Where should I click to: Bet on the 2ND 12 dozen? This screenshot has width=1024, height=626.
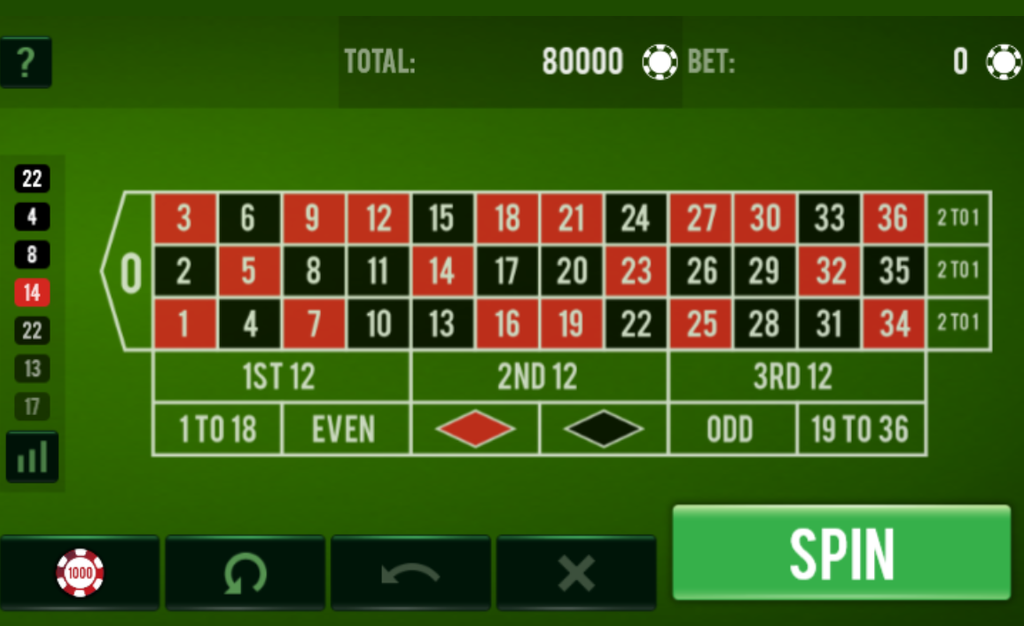(x=538, y=377)
